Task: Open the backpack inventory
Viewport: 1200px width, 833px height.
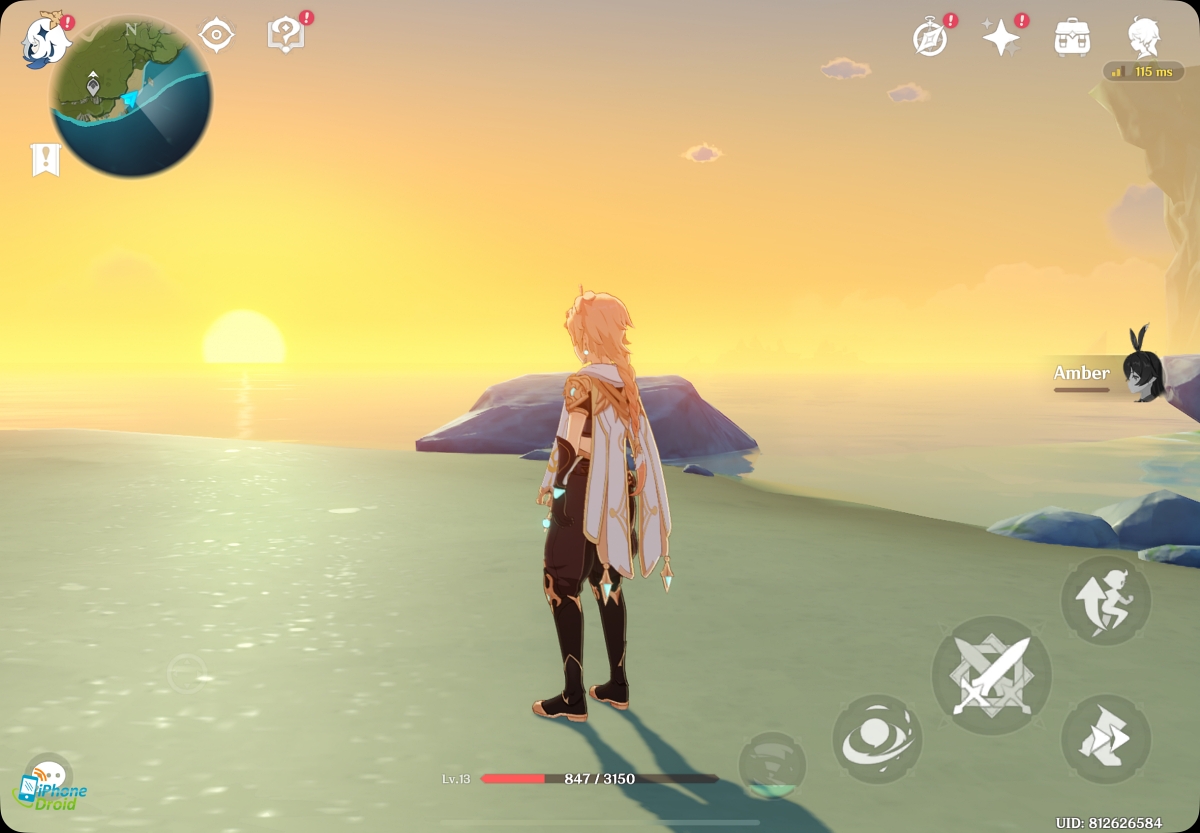Action: 1072,38
